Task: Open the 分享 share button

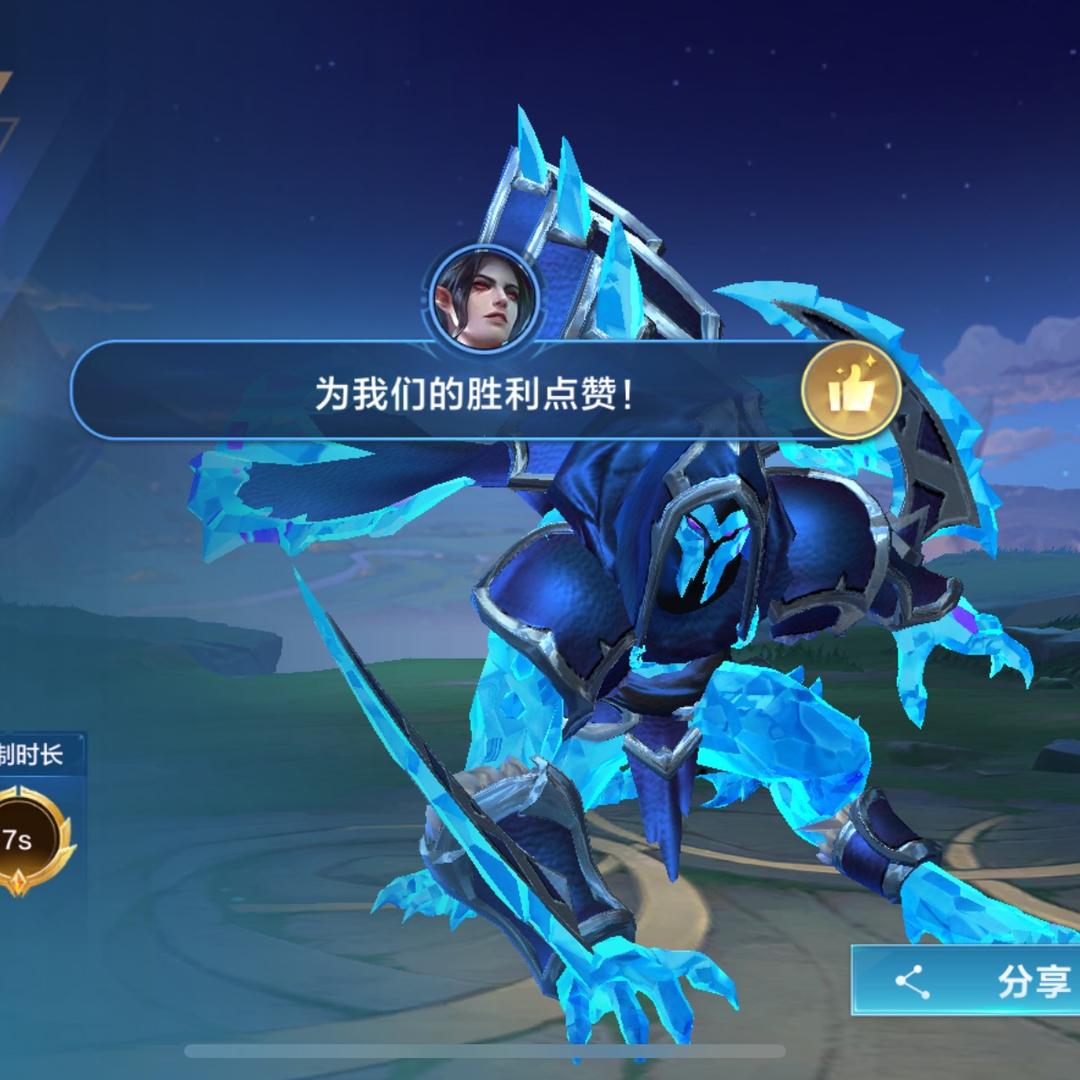Action: (968, 980)
